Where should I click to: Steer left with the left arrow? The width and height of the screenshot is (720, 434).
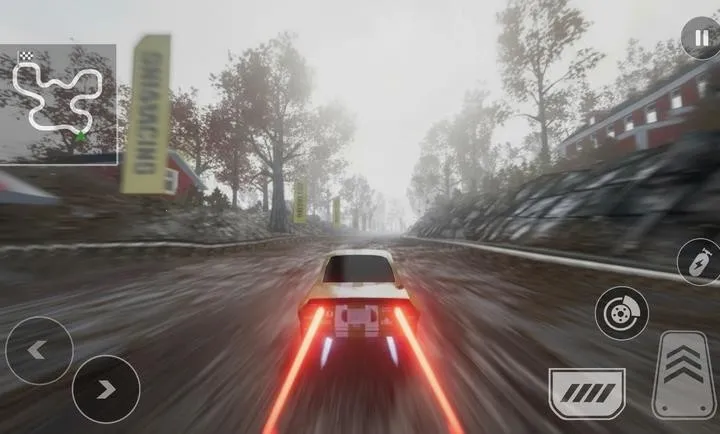click(x=38, y=350)
